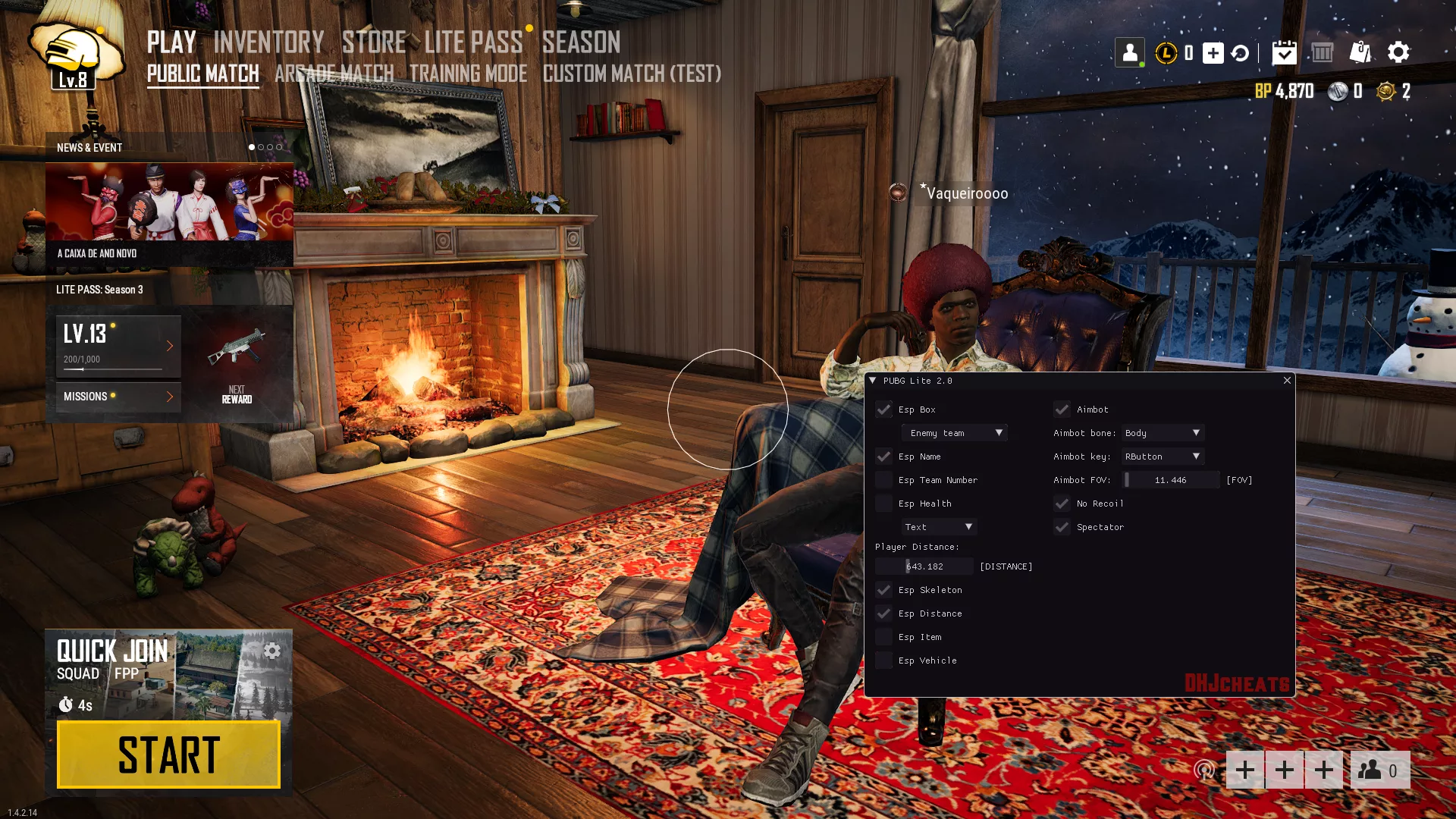Screen dimensions: 1456x819
Task: Open the INVENTORY menu
Action: click(x=268, y=42)
